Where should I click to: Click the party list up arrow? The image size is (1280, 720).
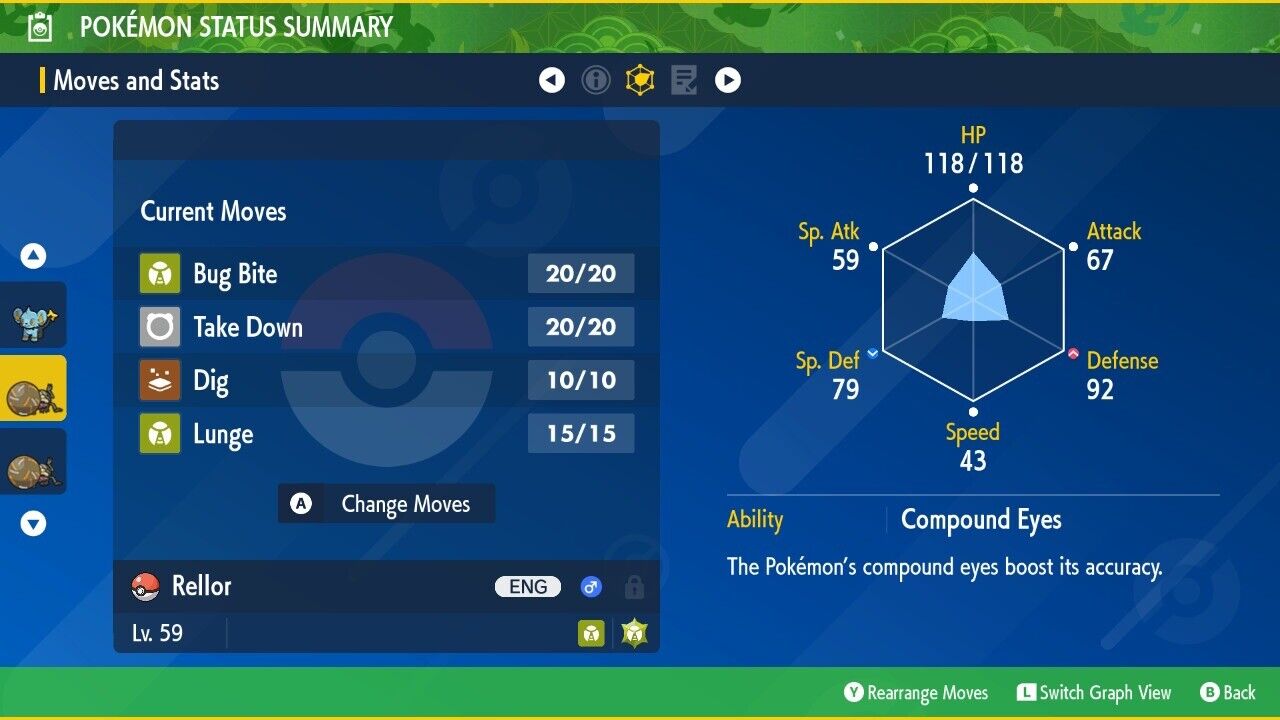33,257
